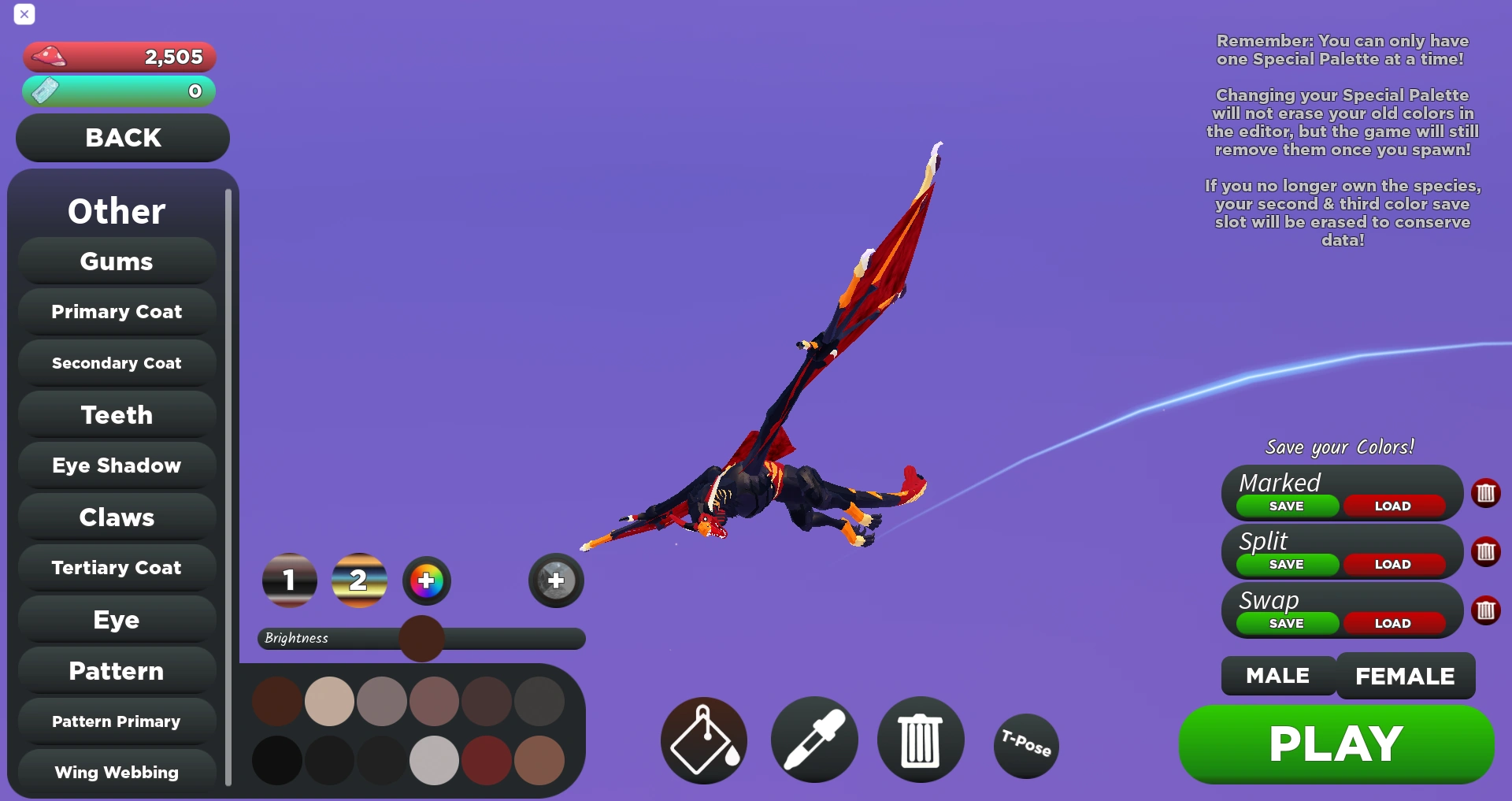This screenshot has width=1512, height=801.
Task: Open the Primary Coat category
Action: (x=116, y=312)
